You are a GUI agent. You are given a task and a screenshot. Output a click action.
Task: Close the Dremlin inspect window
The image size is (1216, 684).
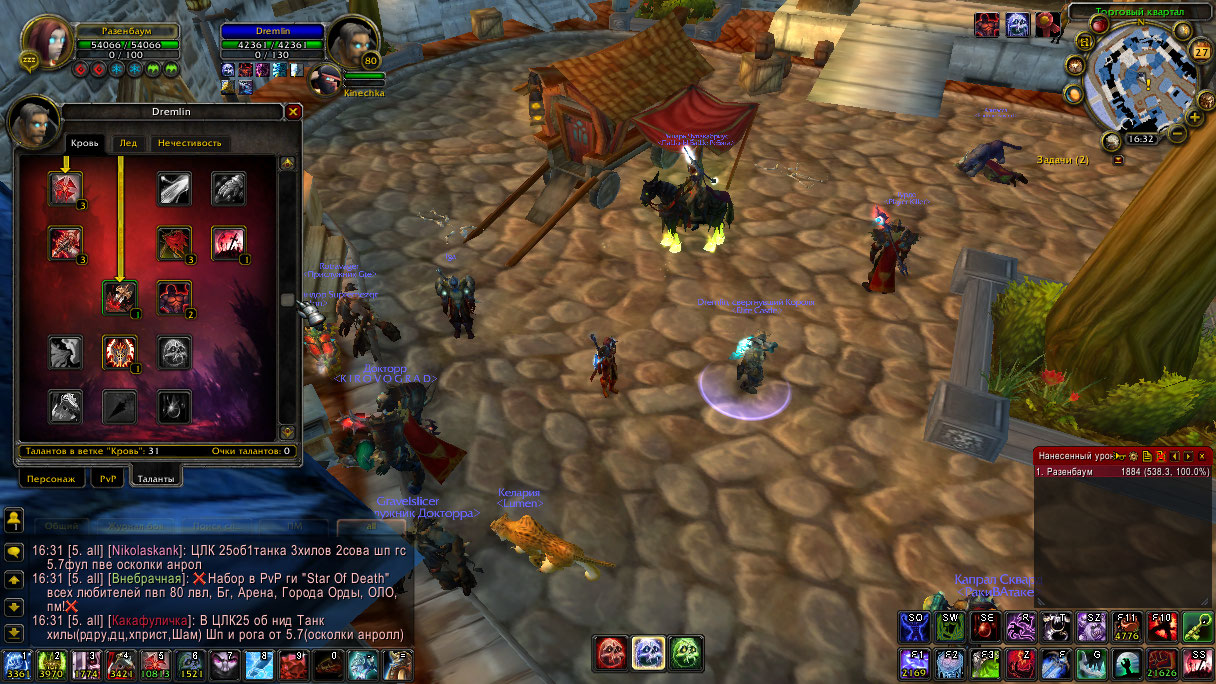293,112
